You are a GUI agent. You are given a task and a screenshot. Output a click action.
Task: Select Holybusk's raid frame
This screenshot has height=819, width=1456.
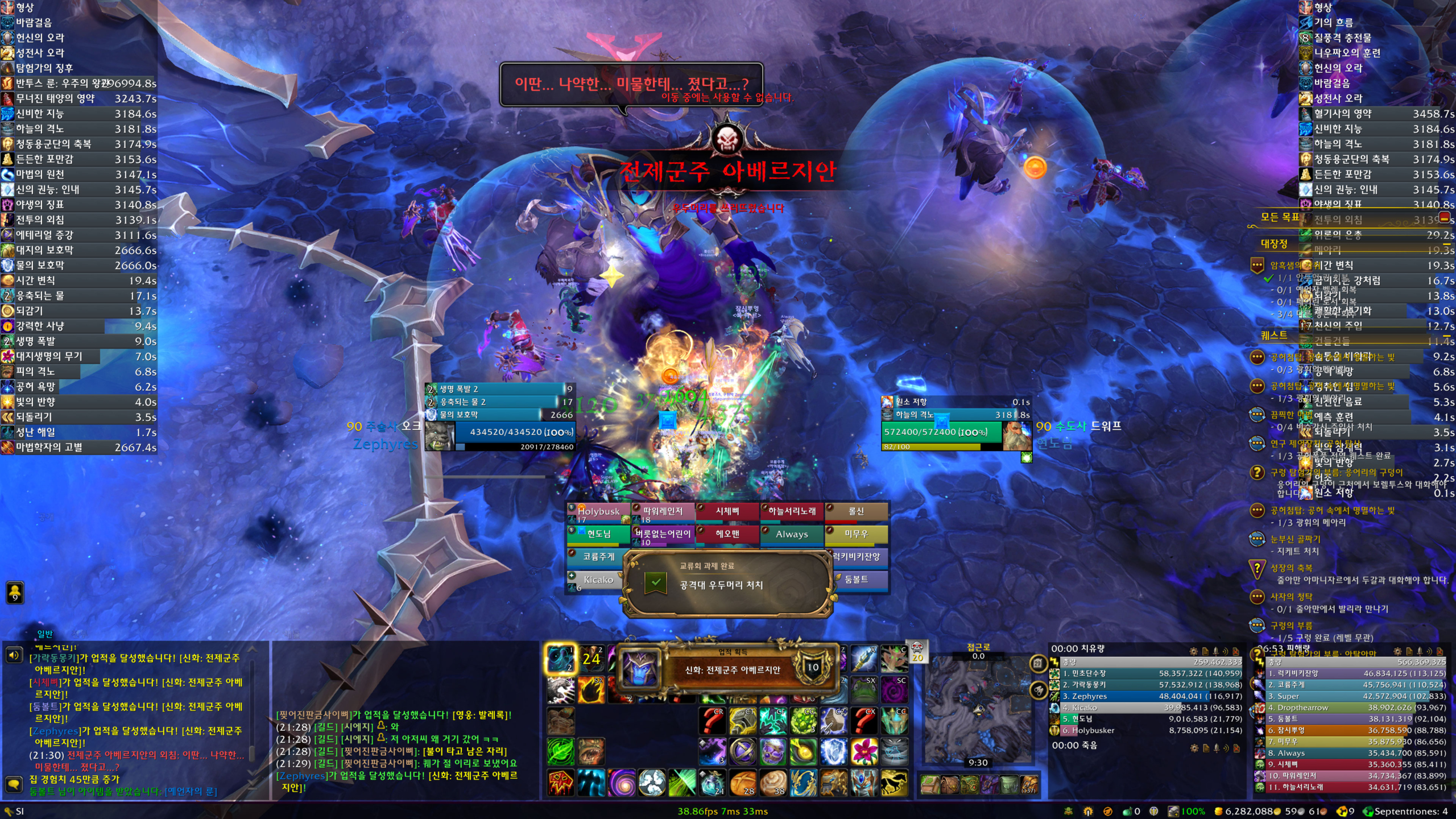point(598,512)
